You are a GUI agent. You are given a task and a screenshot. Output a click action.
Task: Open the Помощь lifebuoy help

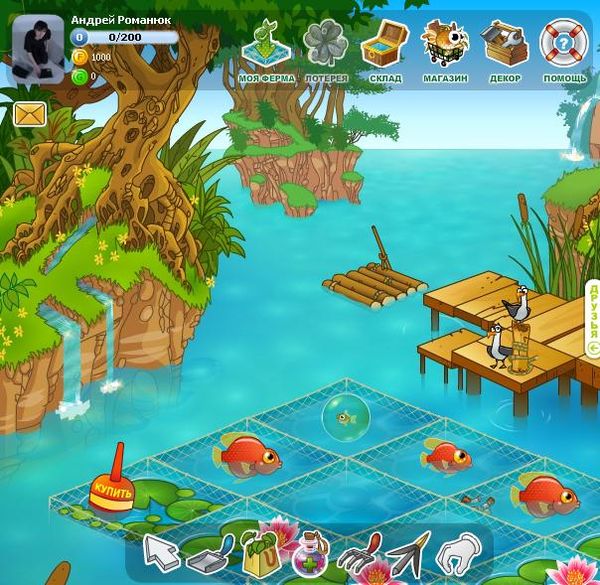[x=564, y=50]
